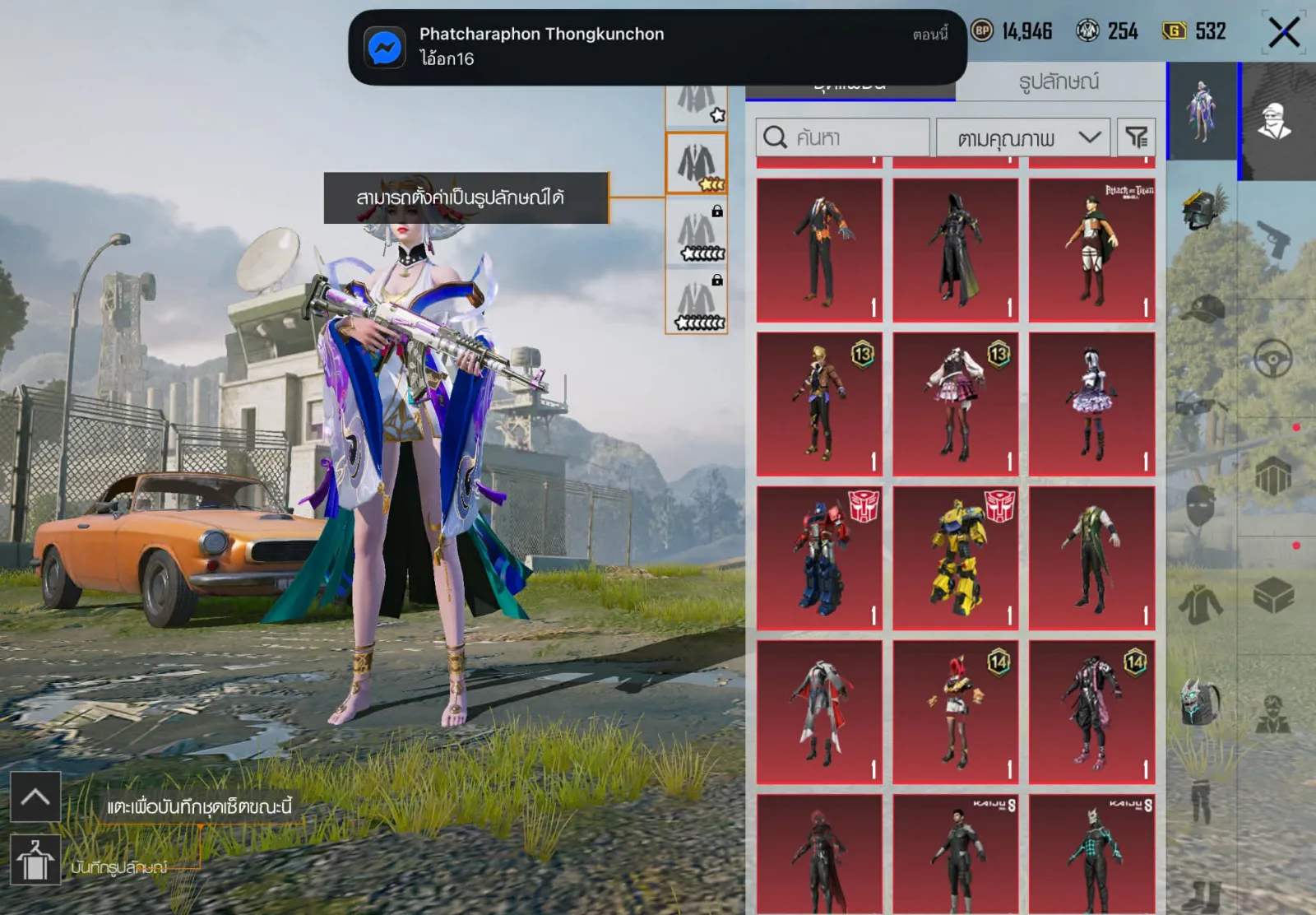Open the steering wheel vehicle category
The height and width of the screenshot is (915, 1316).
click(x=1273, y=359)
